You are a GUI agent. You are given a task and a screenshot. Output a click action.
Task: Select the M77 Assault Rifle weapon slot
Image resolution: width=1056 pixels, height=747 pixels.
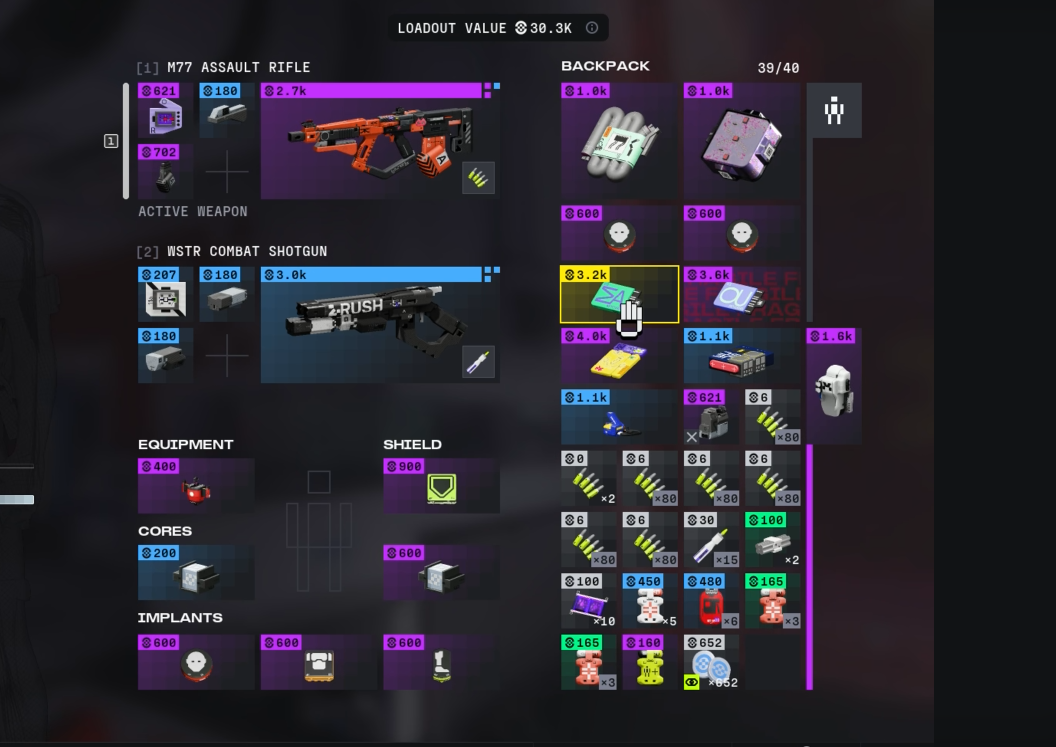pyautogui.click(x=380, y=142)
